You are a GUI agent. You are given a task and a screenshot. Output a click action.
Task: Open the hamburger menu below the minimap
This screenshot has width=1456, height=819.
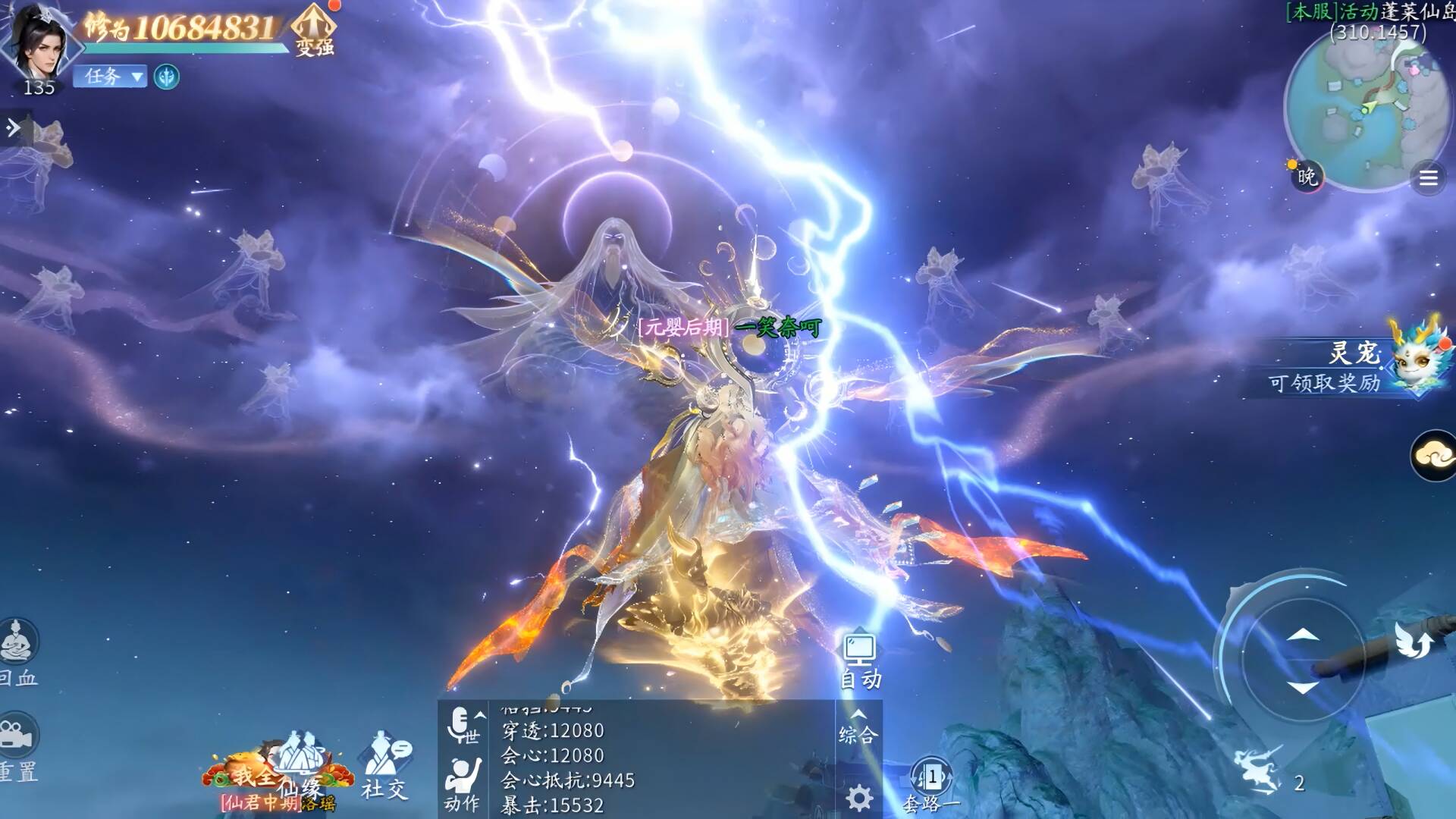[1428, 178]
